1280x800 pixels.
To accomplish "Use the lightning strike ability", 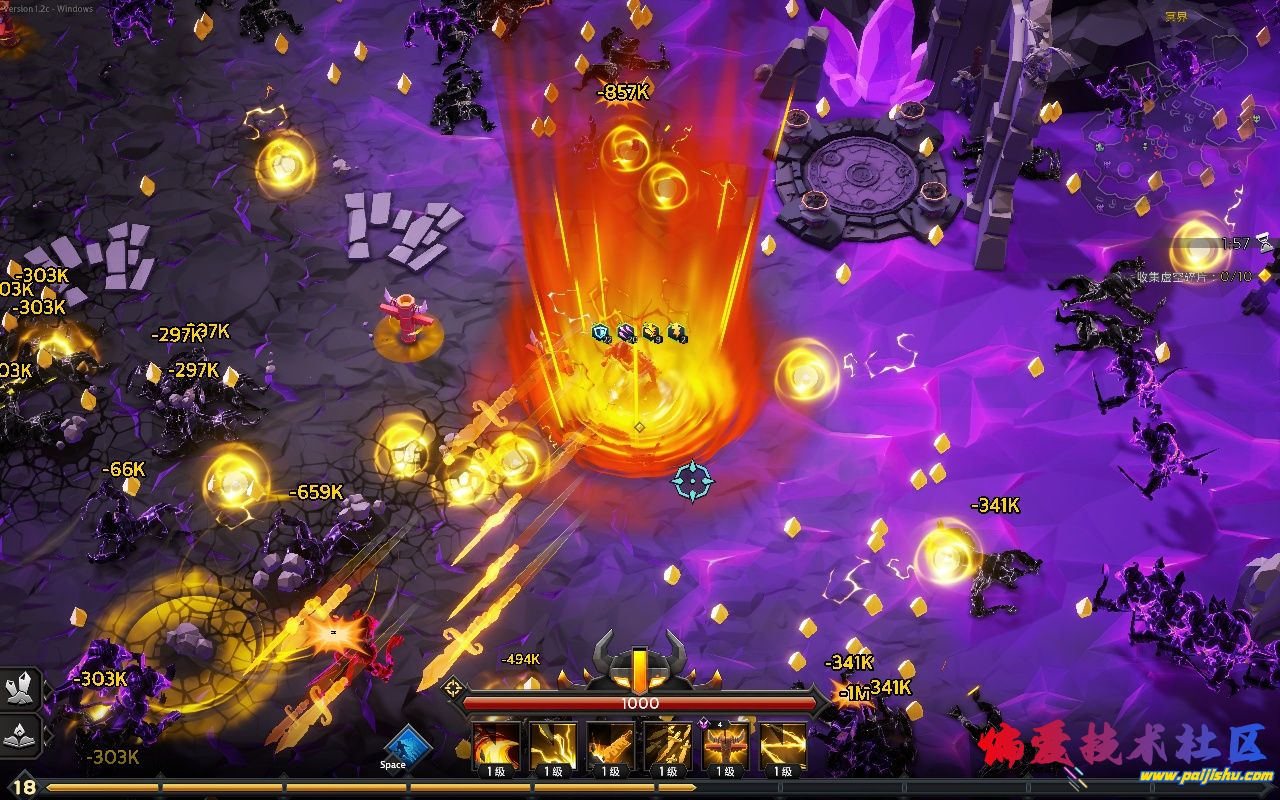I will coord(553,745).
